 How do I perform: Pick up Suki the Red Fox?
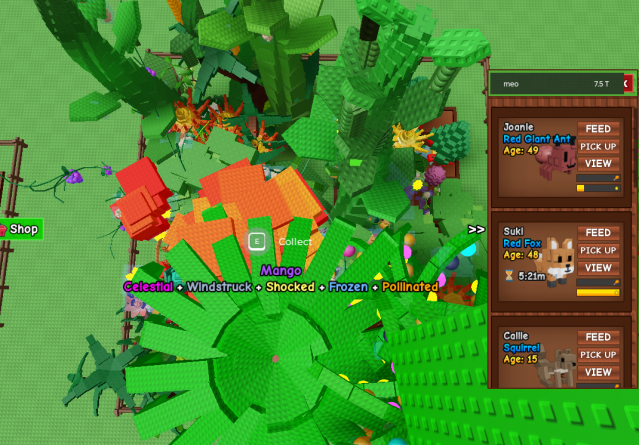(598, 250)
